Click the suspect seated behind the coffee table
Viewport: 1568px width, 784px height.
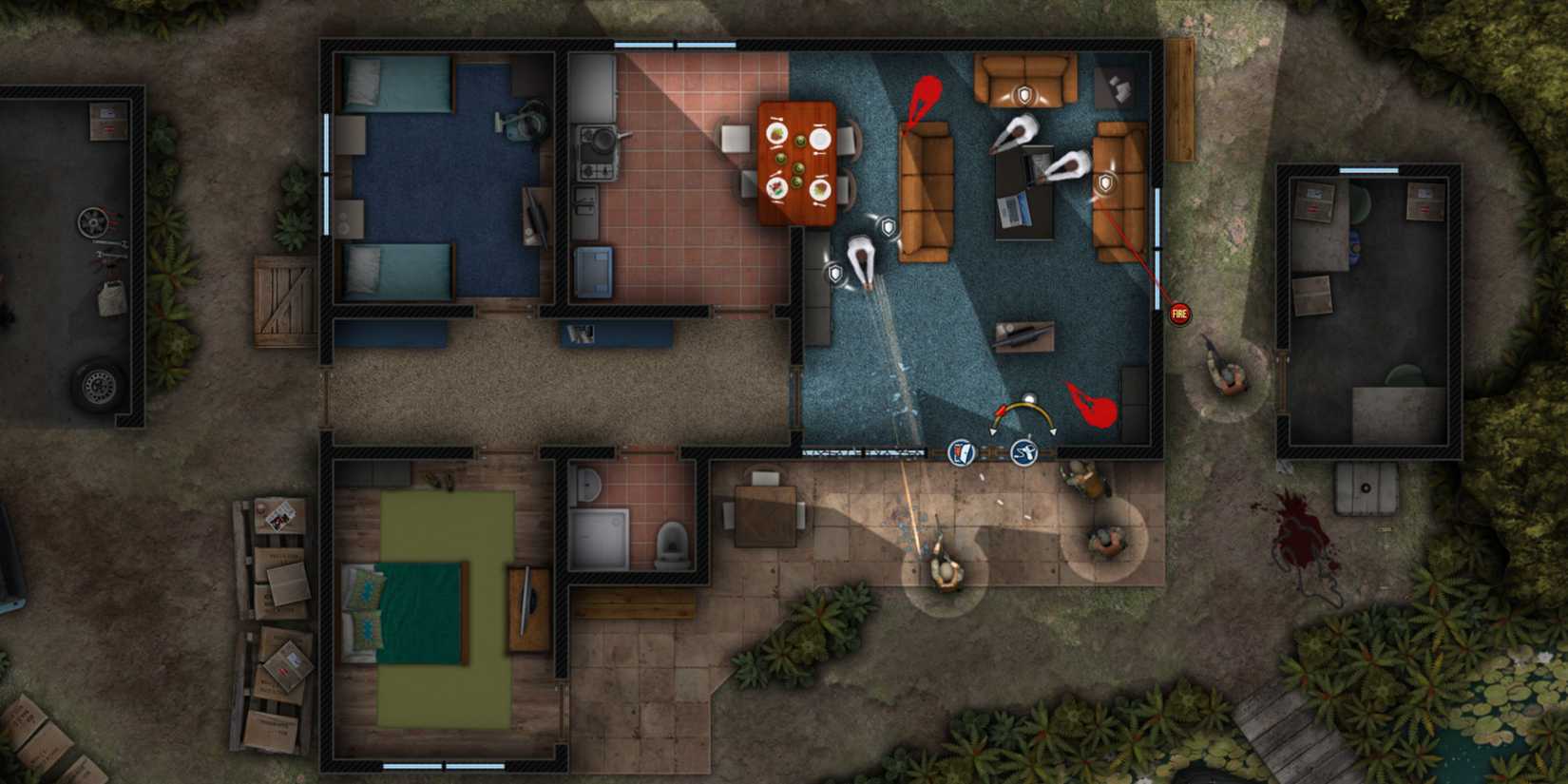pos(1017,132)
